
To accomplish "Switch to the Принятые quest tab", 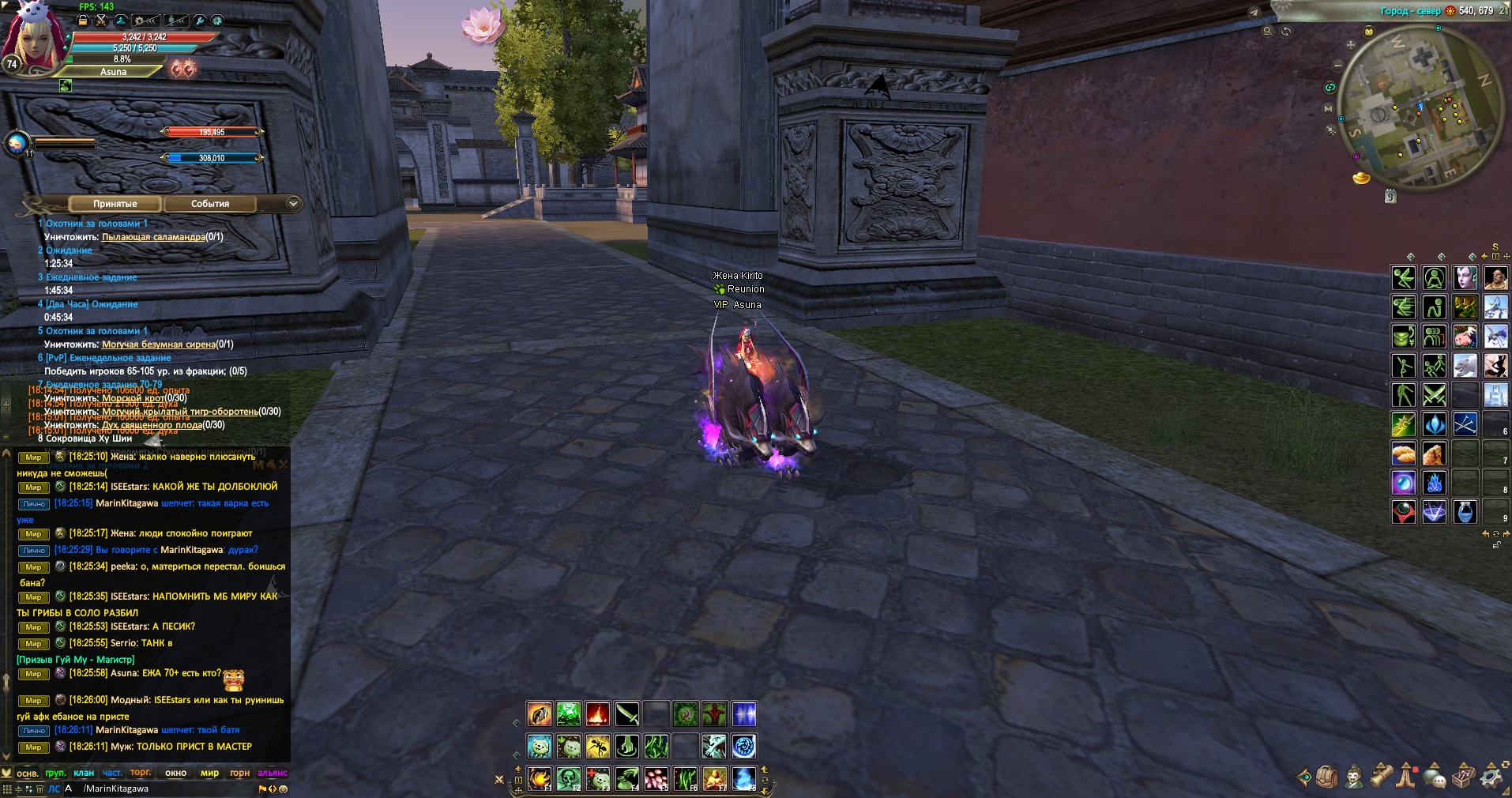I will pyautogui.click(x=115, y=204).
